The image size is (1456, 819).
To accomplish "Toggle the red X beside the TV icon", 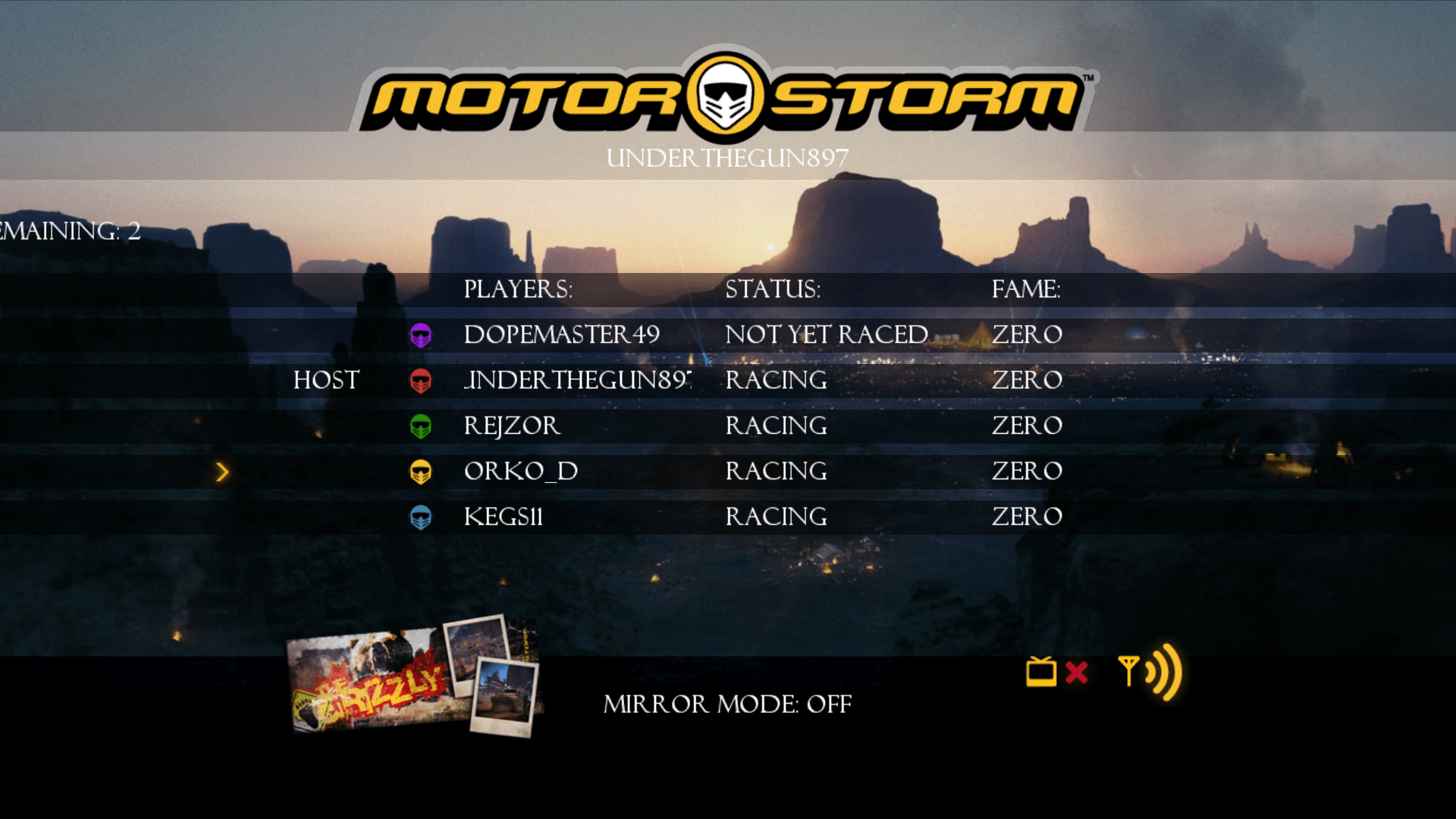I will [1075, 673].
